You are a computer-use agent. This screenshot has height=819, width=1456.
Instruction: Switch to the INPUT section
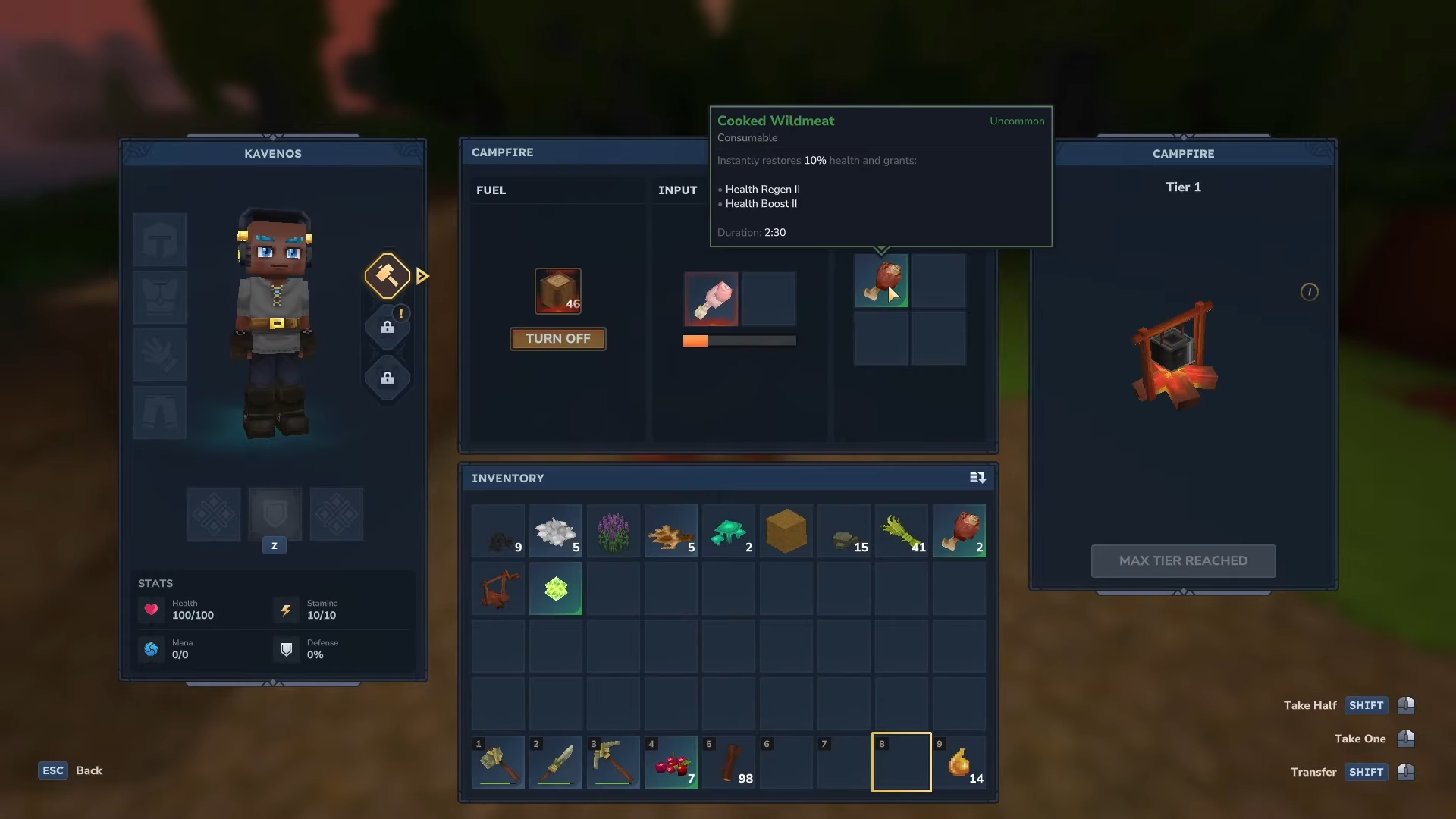pos(677,190)
